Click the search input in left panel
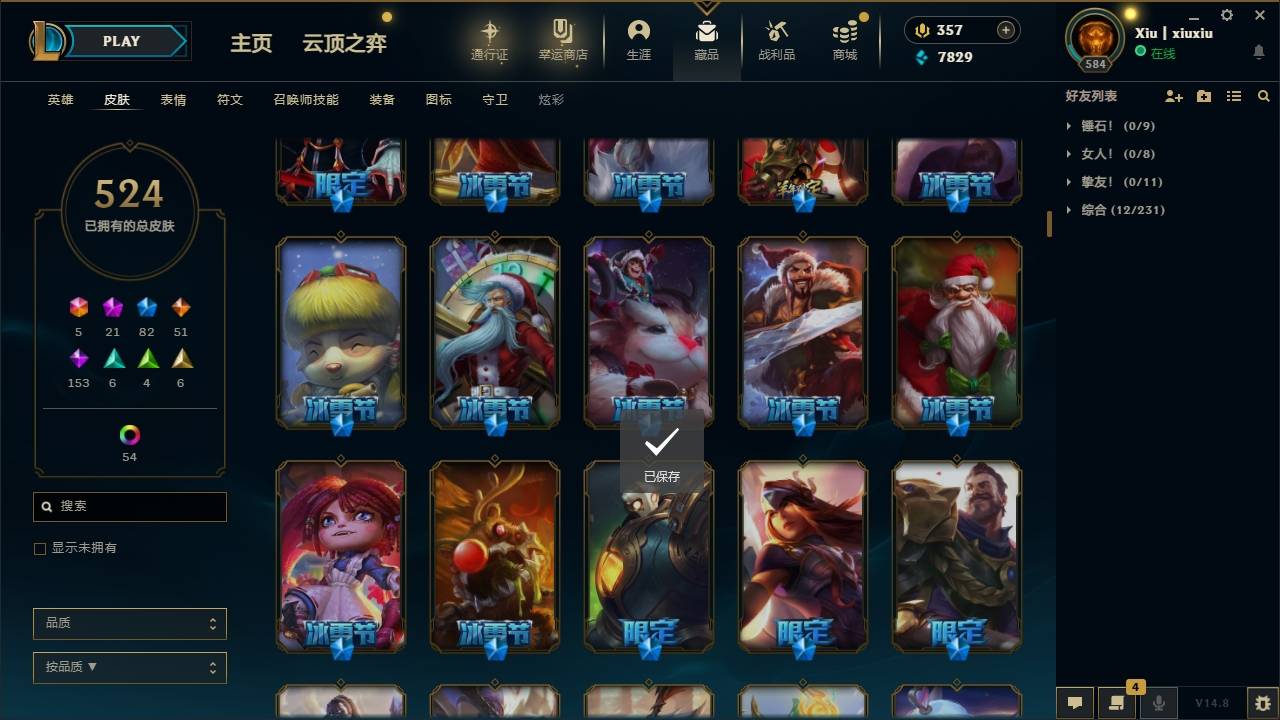This screenshot has height=720, width=1280. point(129,507)
